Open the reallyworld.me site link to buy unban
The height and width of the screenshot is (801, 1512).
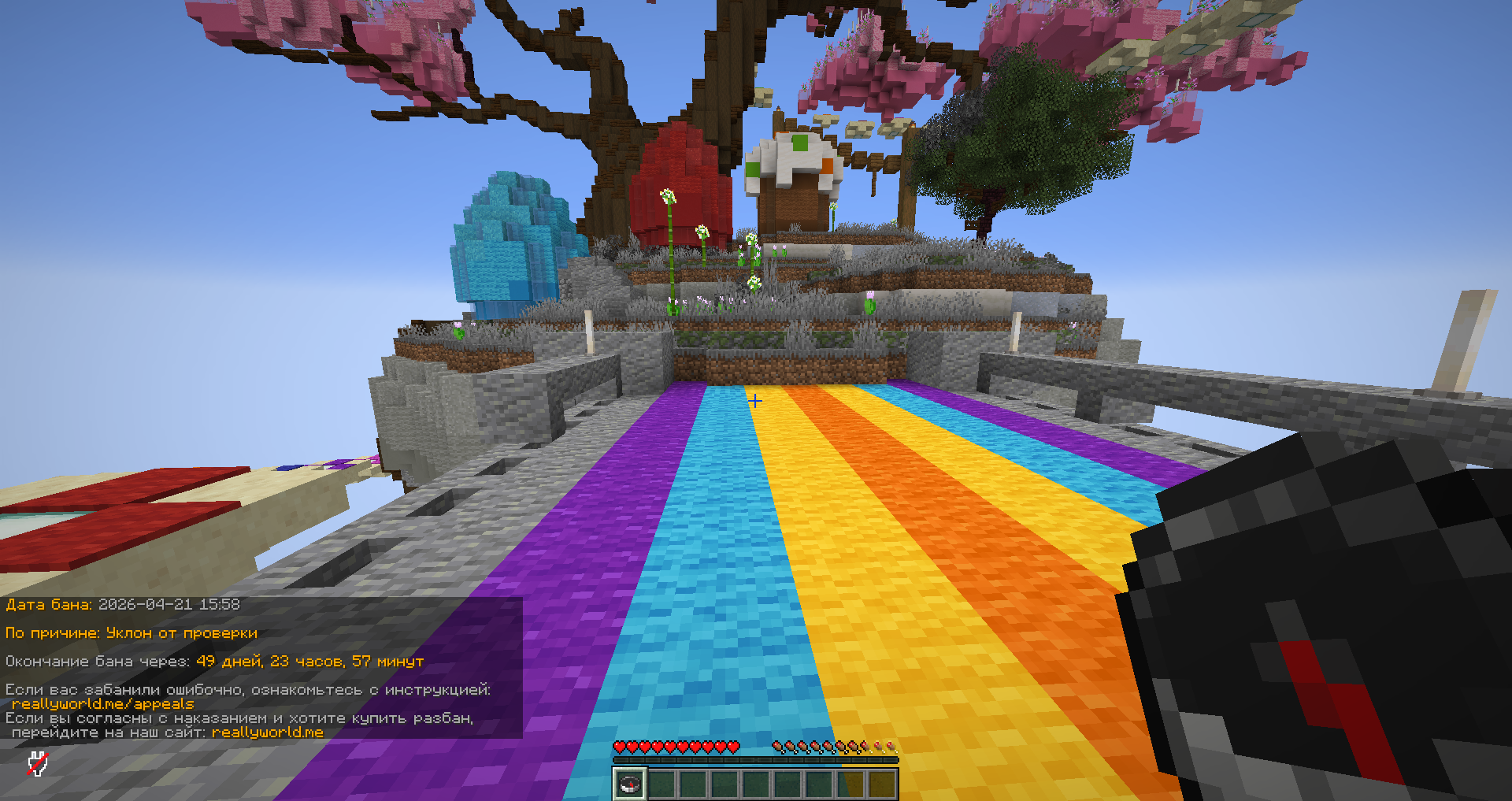pos(268,732)
